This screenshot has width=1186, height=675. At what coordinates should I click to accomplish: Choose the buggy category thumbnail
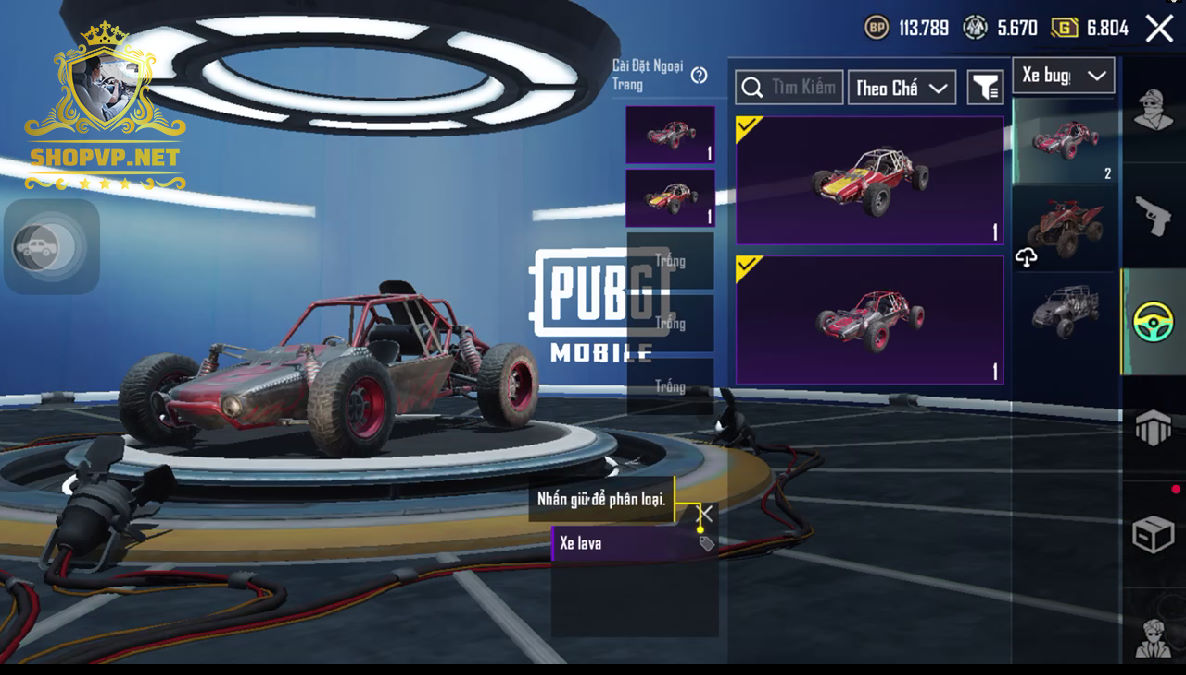pos(1066,142)
